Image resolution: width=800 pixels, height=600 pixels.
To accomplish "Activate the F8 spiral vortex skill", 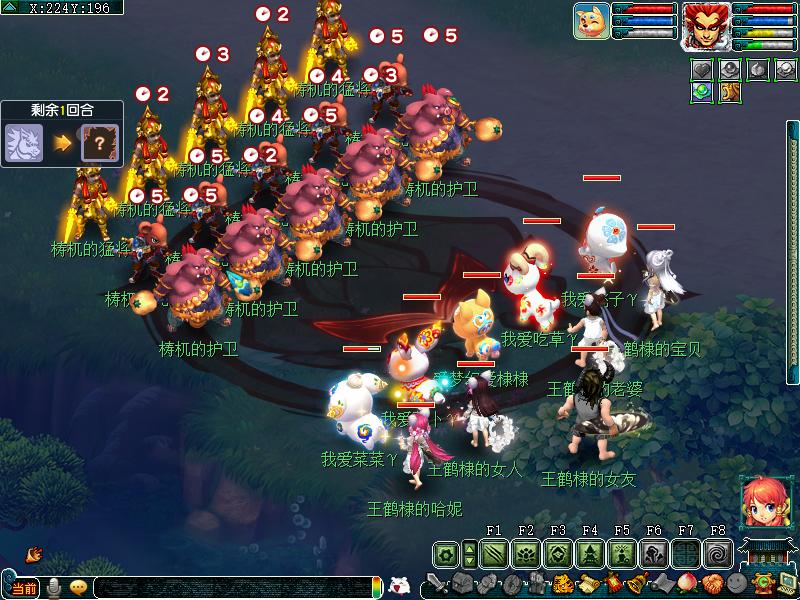I will [718, 553].
